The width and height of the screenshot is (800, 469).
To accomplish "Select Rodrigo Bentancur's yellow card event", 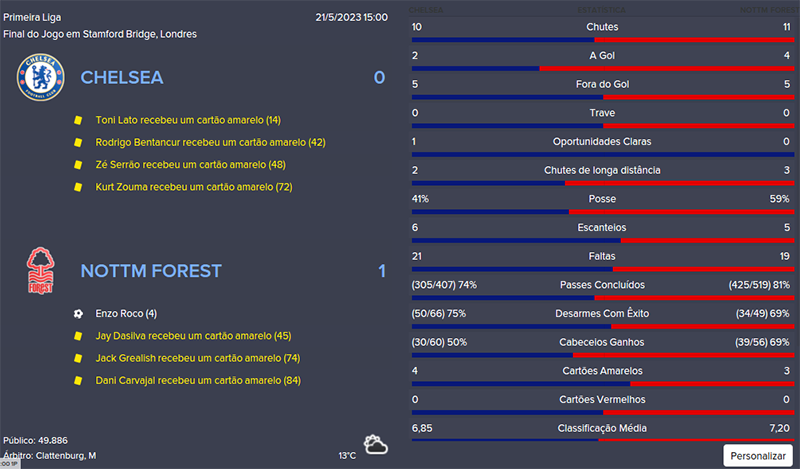I will point(210,142).
